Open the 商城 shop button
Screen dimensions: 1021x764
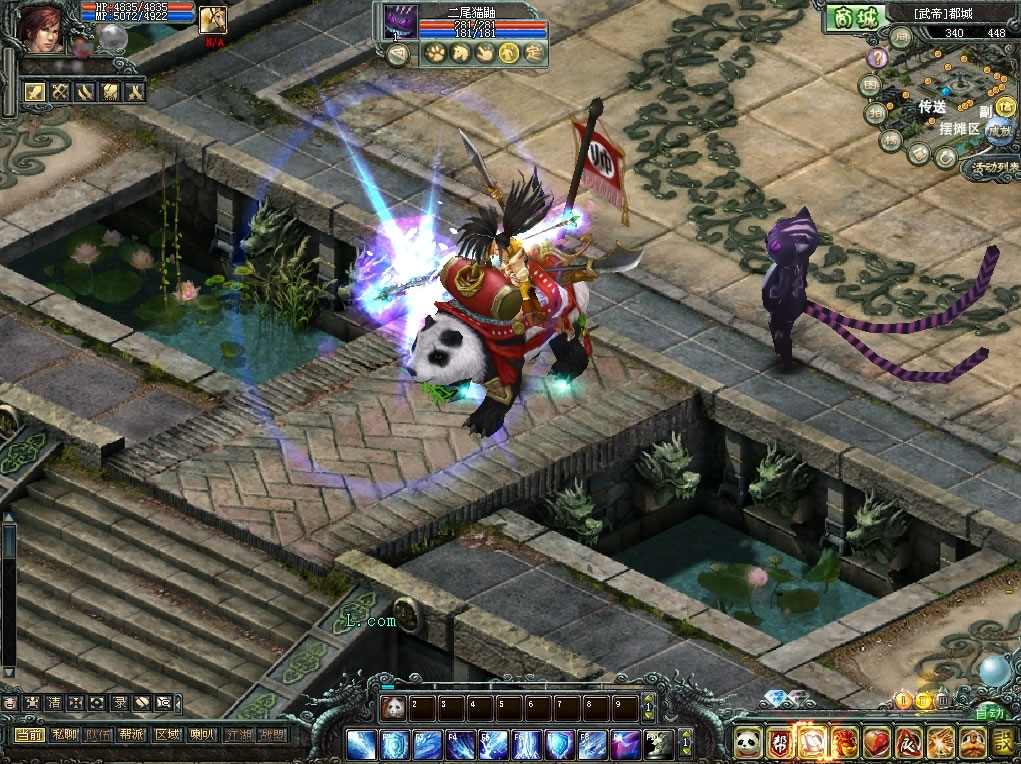(x=851, y=17)
